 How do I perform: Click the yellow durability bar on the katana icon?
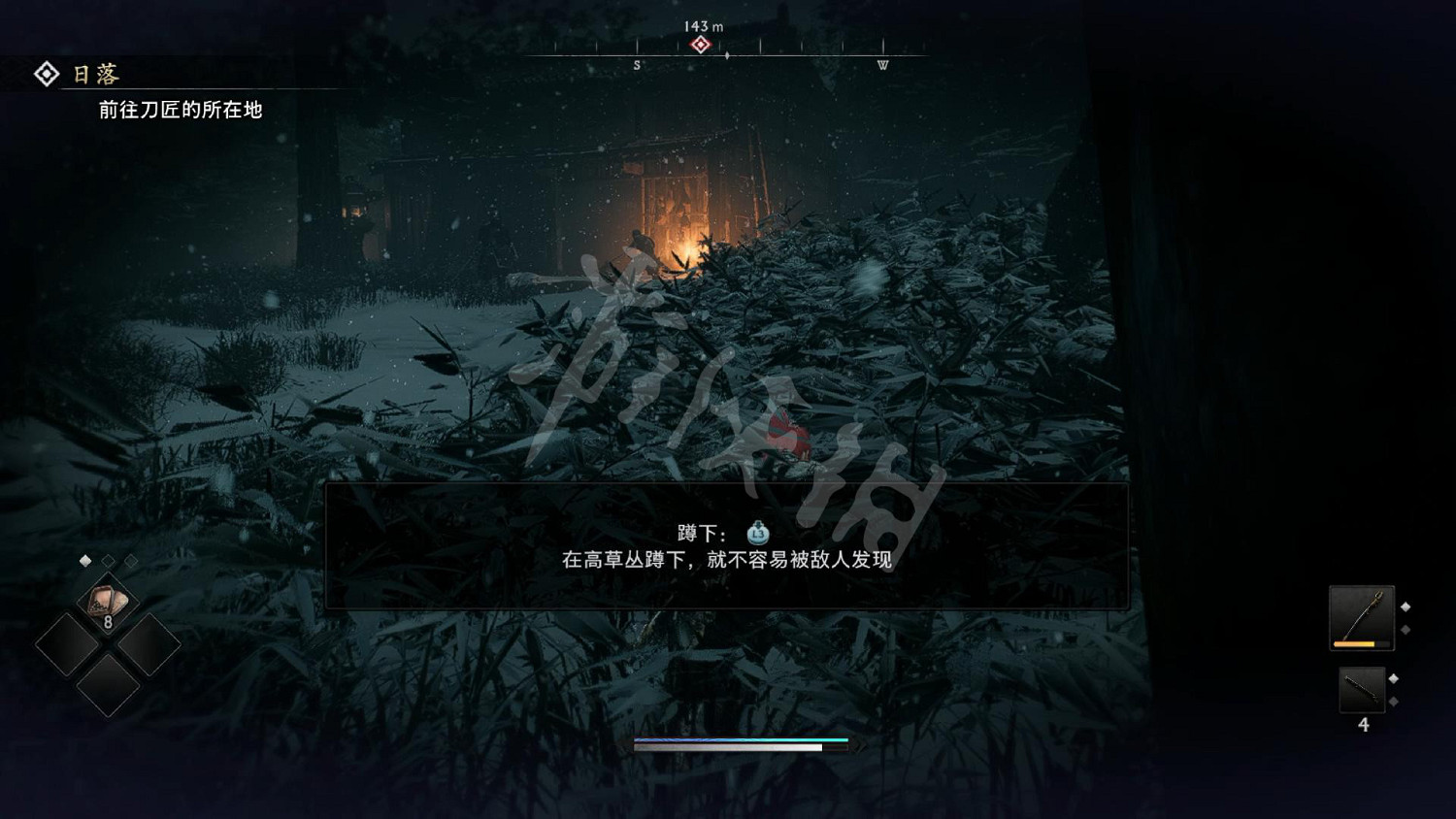click(x=1355, y=643)
